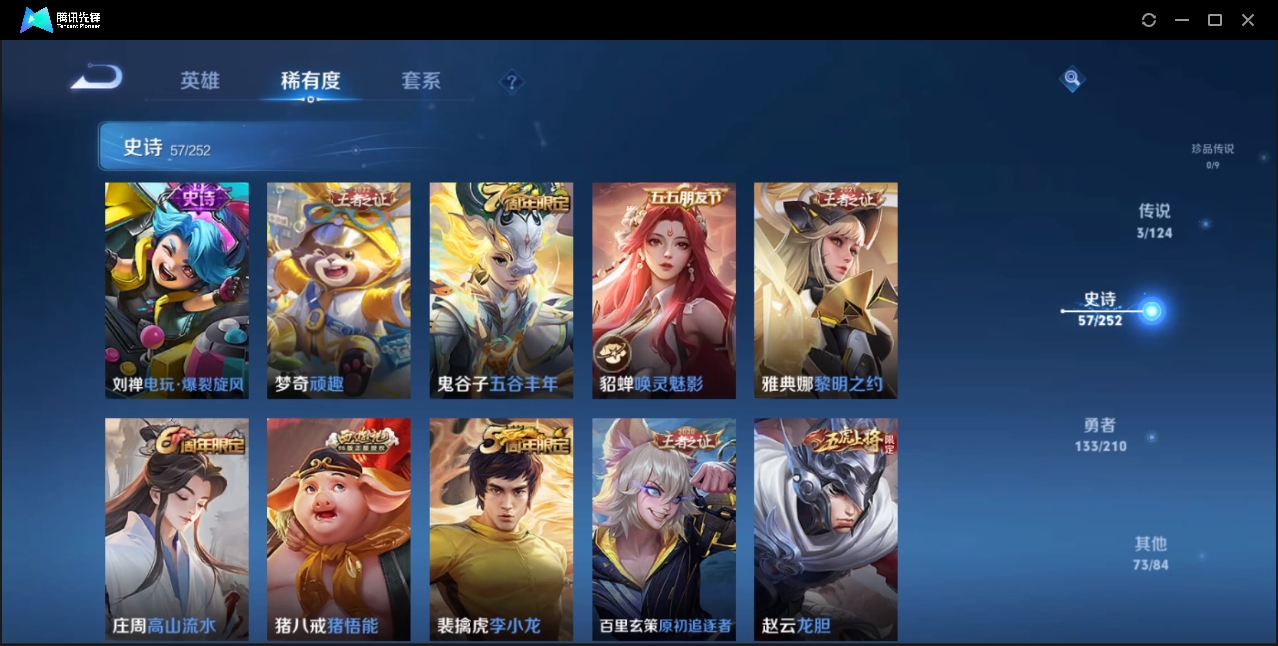
Task: Select the 庄周 高山流水 skin card
Action: click(x=177, y=529)
